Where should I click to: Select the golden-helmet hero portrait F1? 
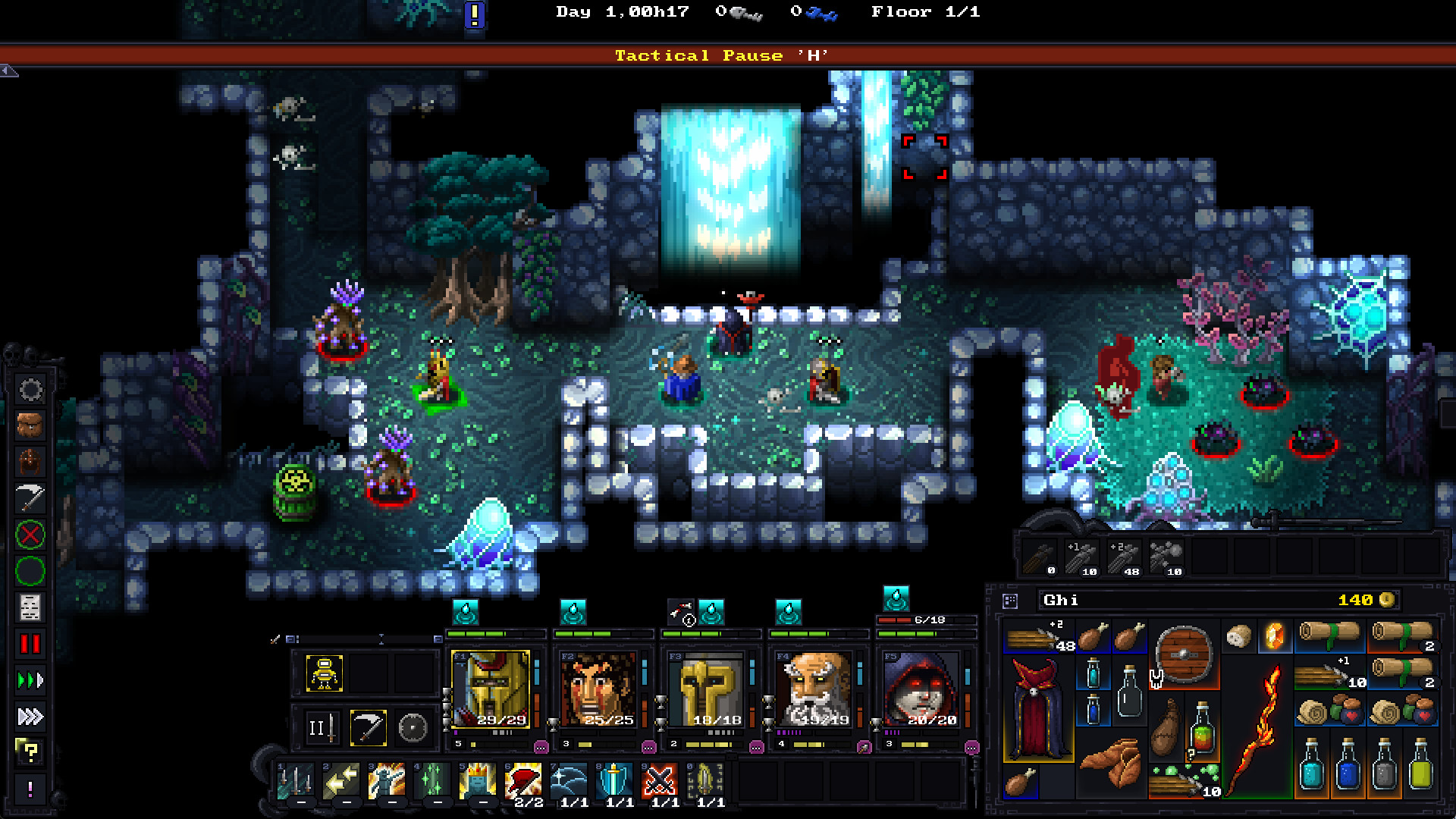pos(491,689)
